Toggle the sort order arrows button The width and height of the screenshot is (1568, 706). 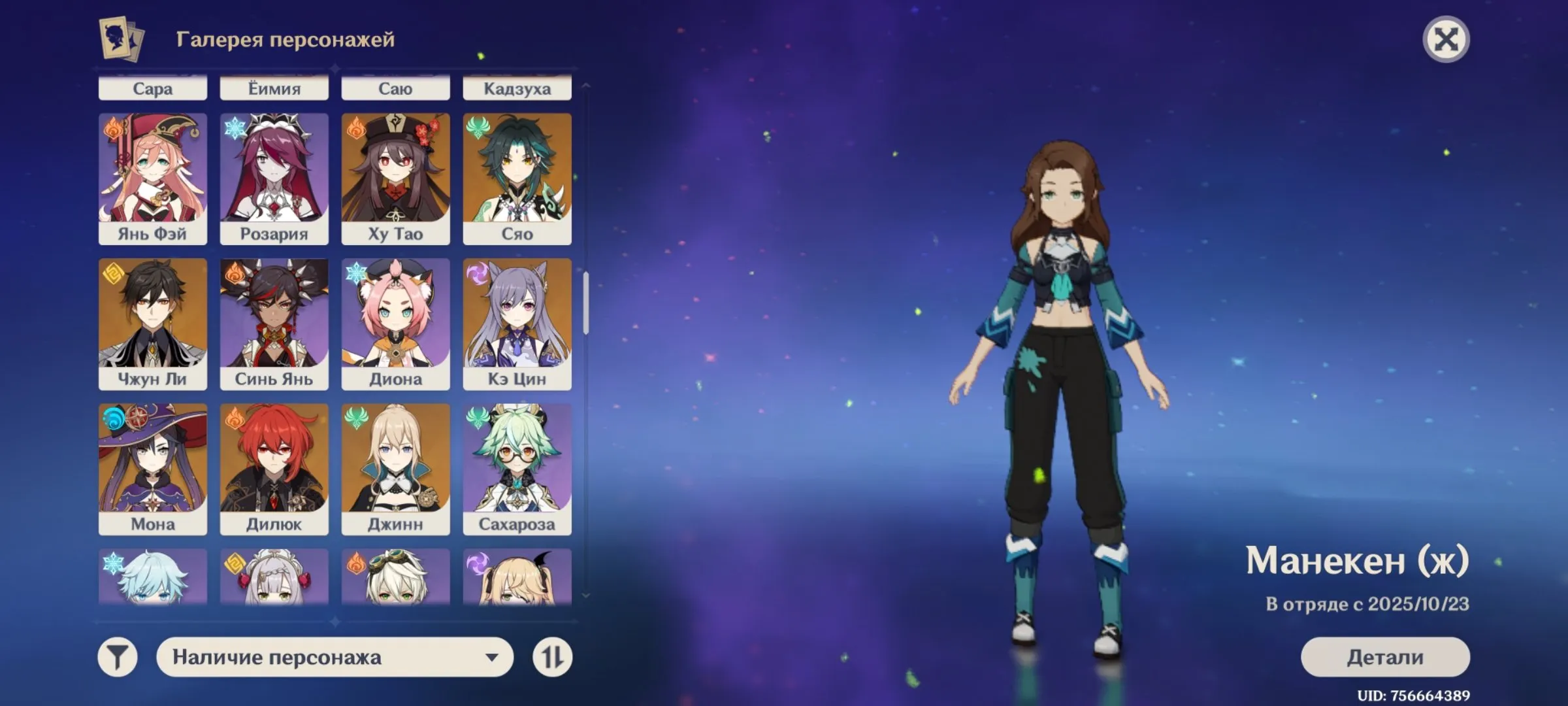point(552,657)
